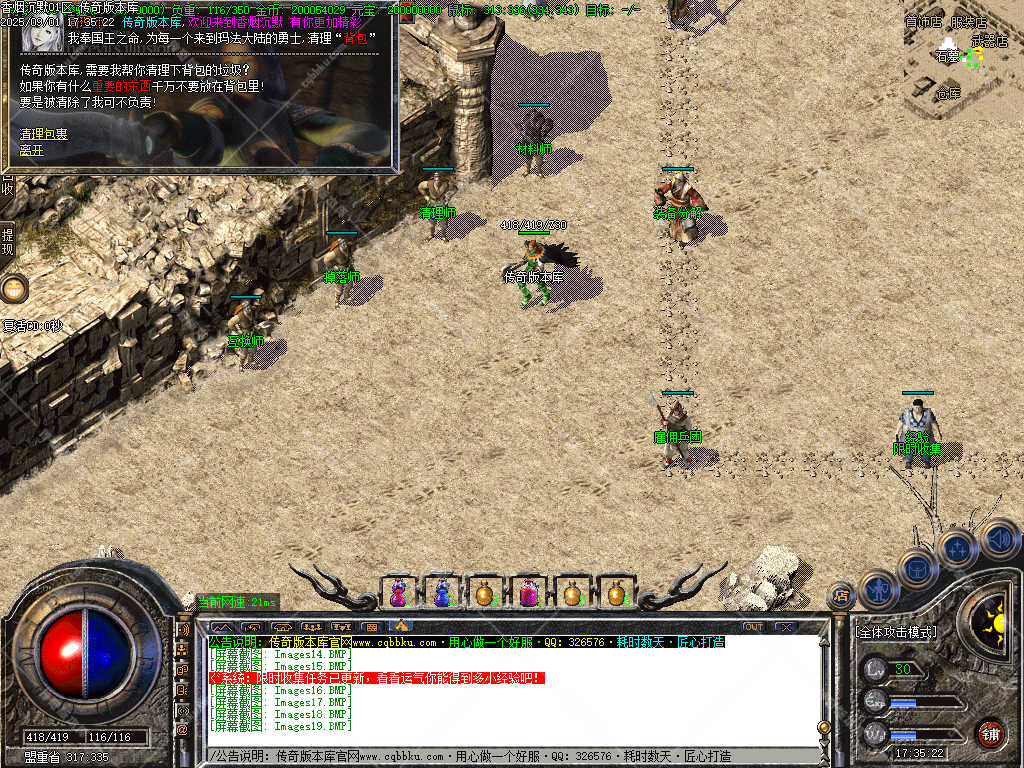
Task: Click the OUT button above chat
Action: coord(753,627)
